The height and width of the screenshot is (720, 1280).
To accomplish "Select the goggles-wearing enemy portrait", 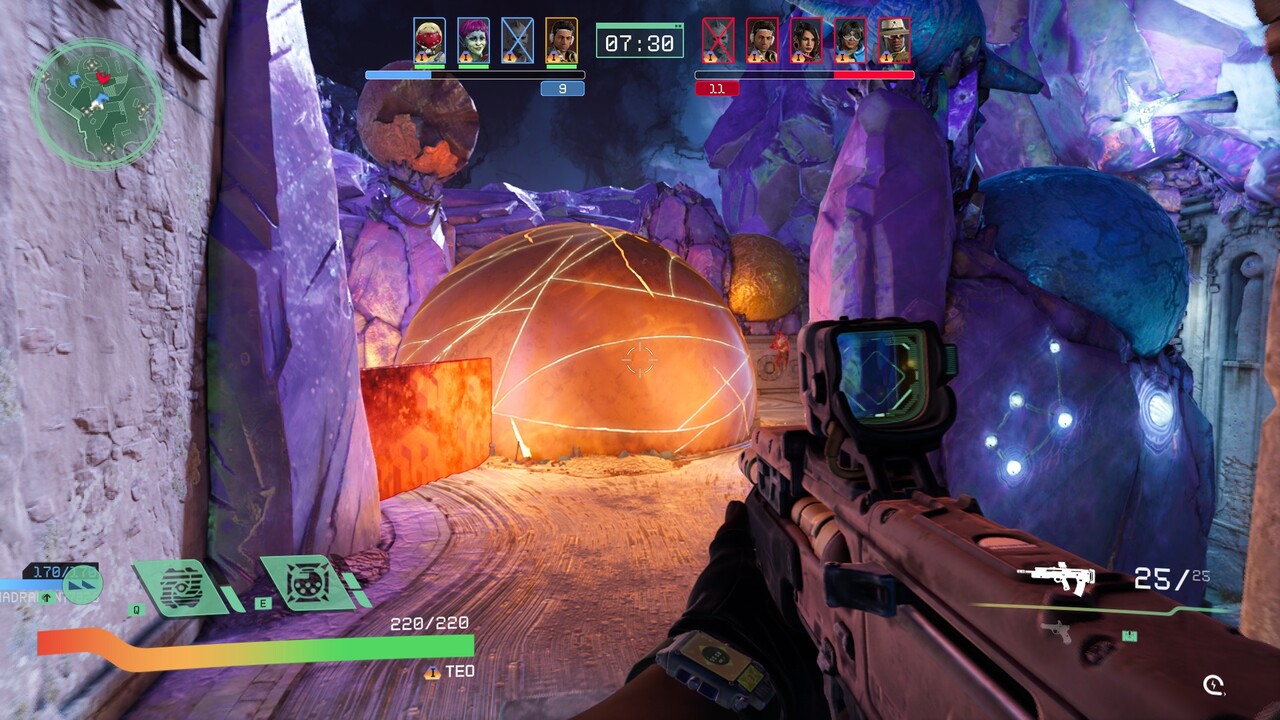I will [850, 40].
